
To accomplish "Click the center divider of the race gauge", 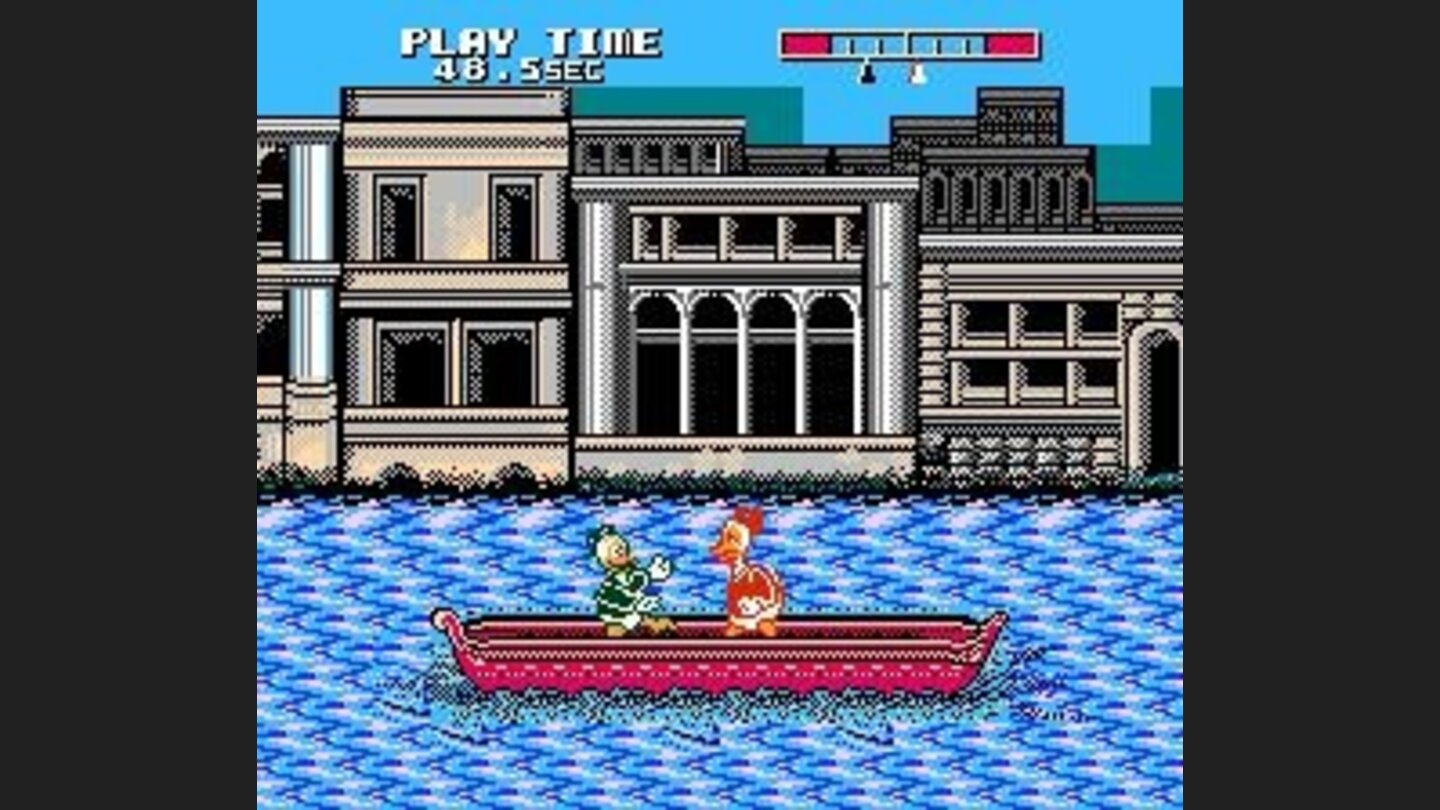I will (x=908, y=44).
